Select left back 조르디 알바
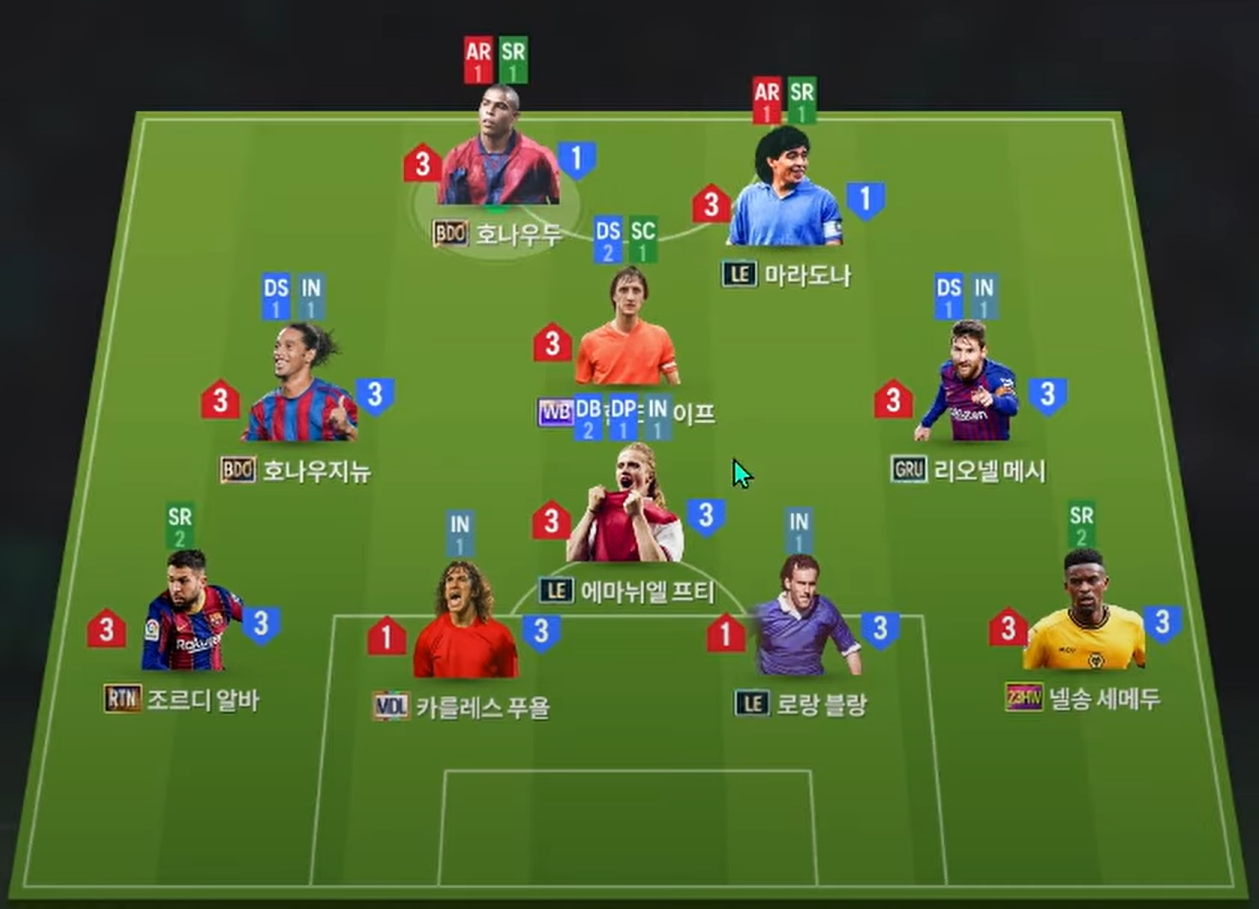Screen dimensions: 1259x909 pyautogui.click(x=190, y=616)
